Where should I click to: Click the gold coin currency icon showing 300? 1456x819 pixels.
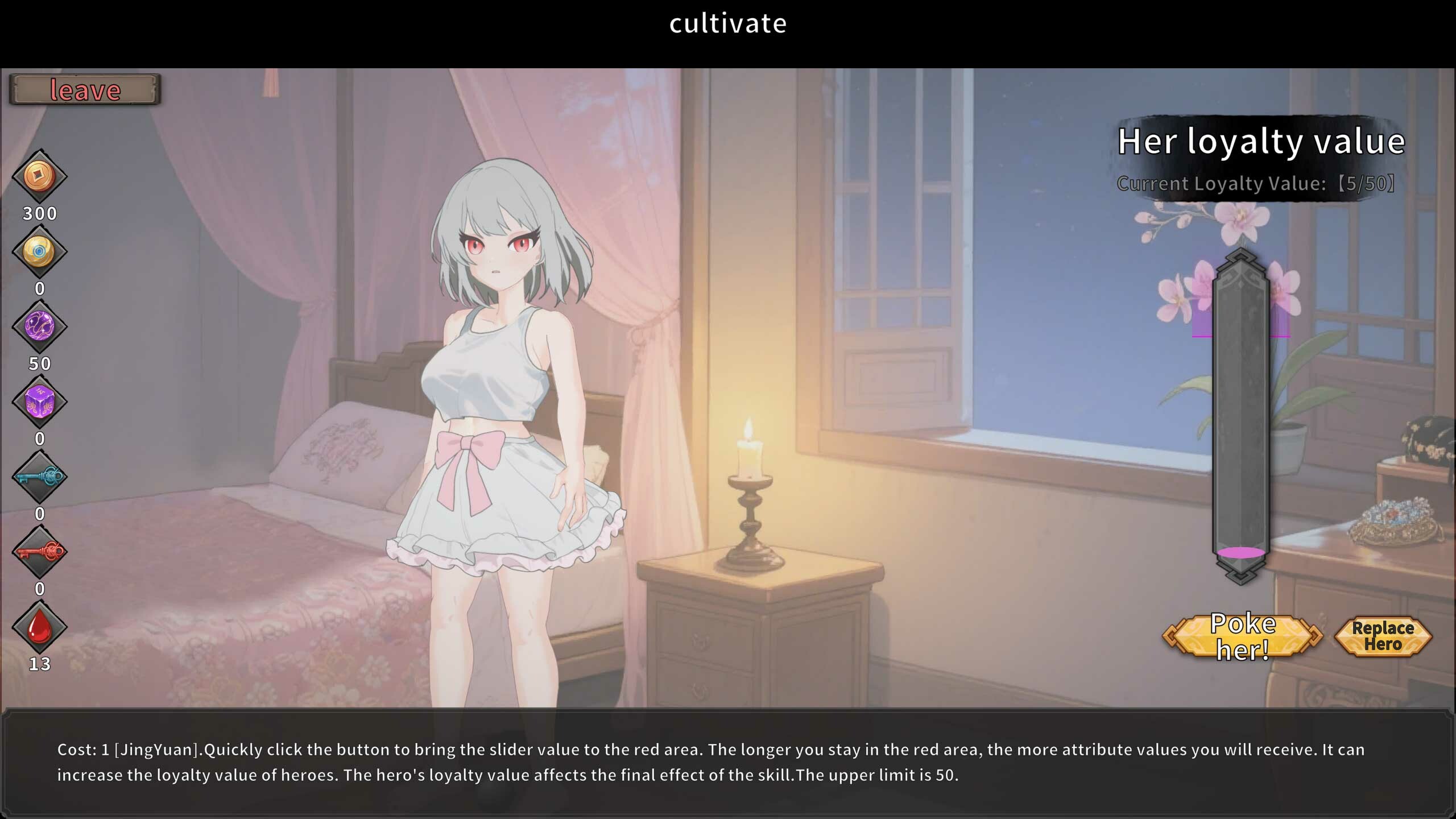[39, 176]
